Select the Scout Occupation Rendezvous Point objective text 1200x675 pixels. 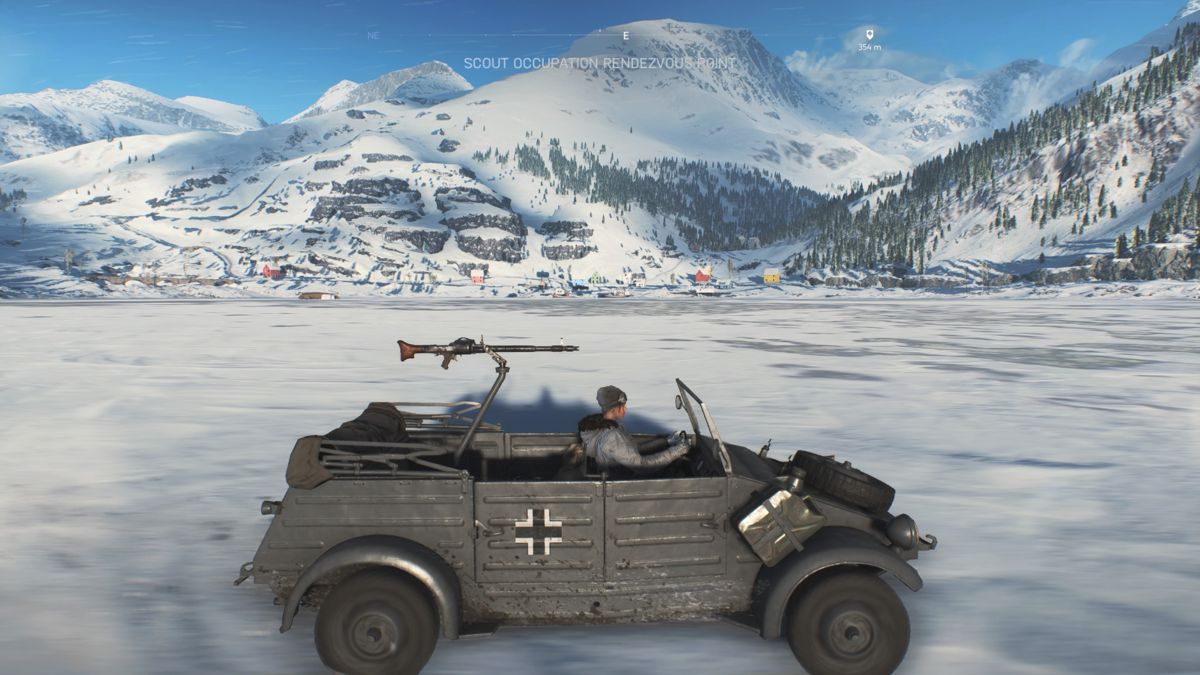(599, 63)
